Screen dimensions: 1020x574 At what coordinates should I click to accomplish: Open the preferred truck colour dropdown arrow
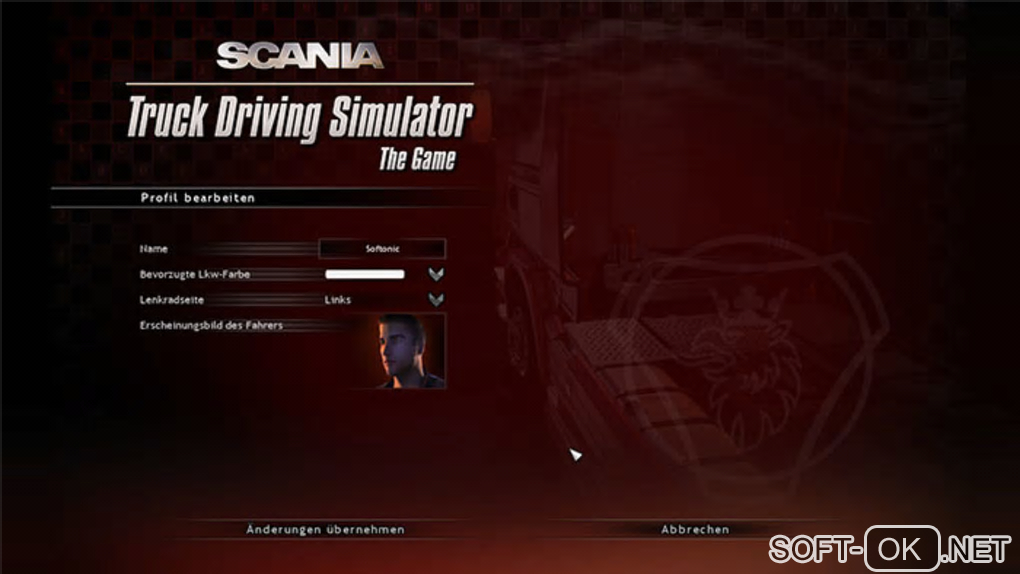click(435, 274)
